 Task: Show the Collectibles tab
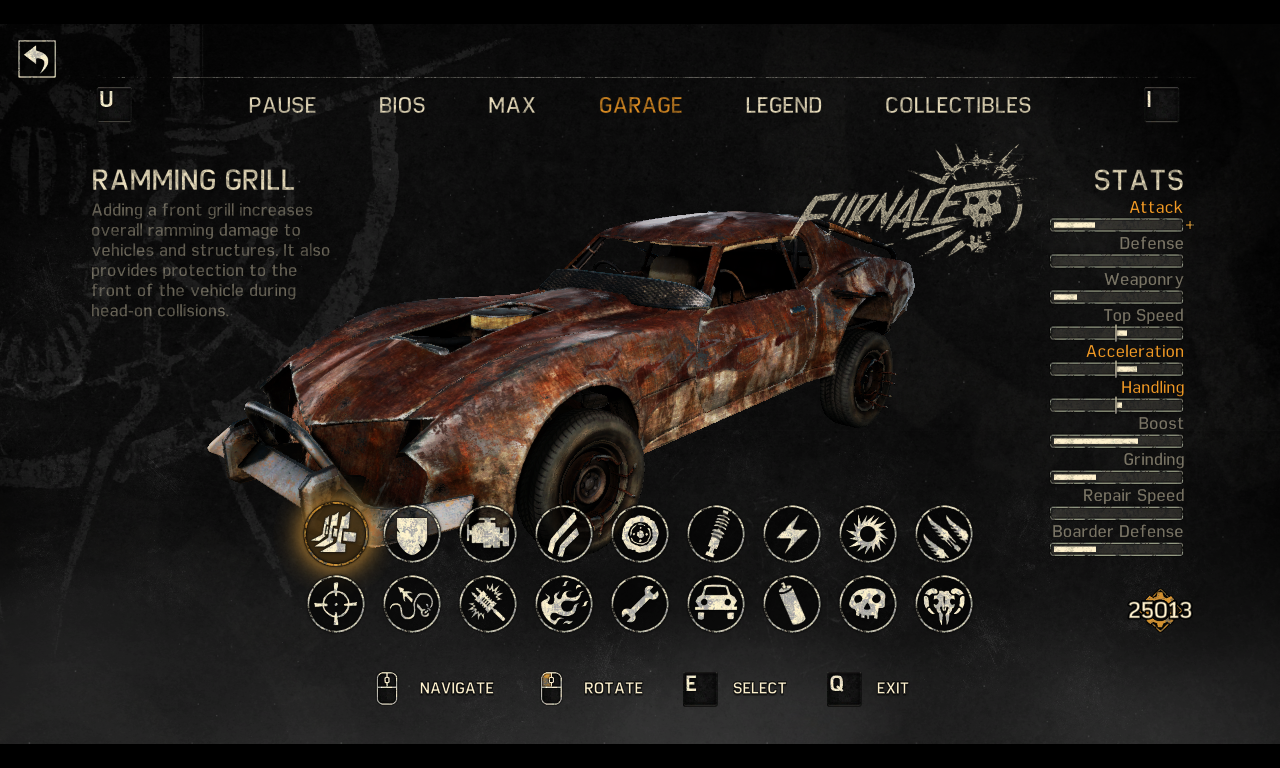pyautogui.click(x=958, y=105)
